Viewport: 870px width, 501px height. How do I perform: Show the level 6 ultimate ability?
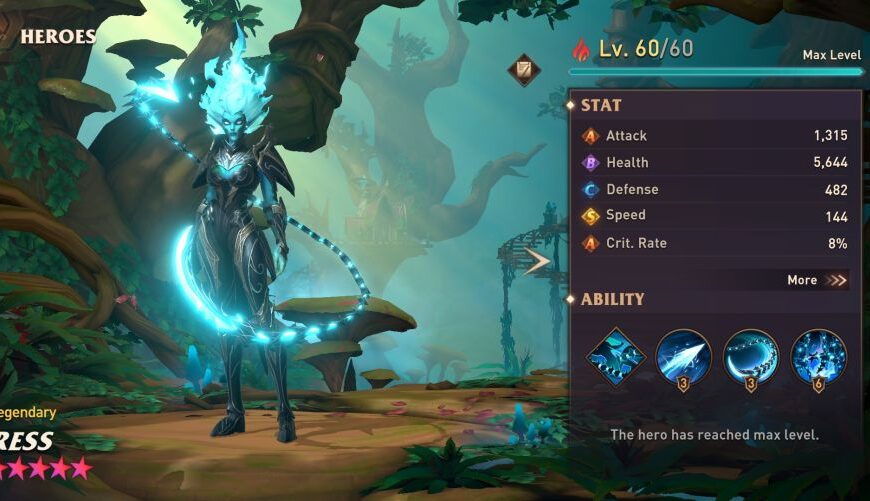click(818, 357)
